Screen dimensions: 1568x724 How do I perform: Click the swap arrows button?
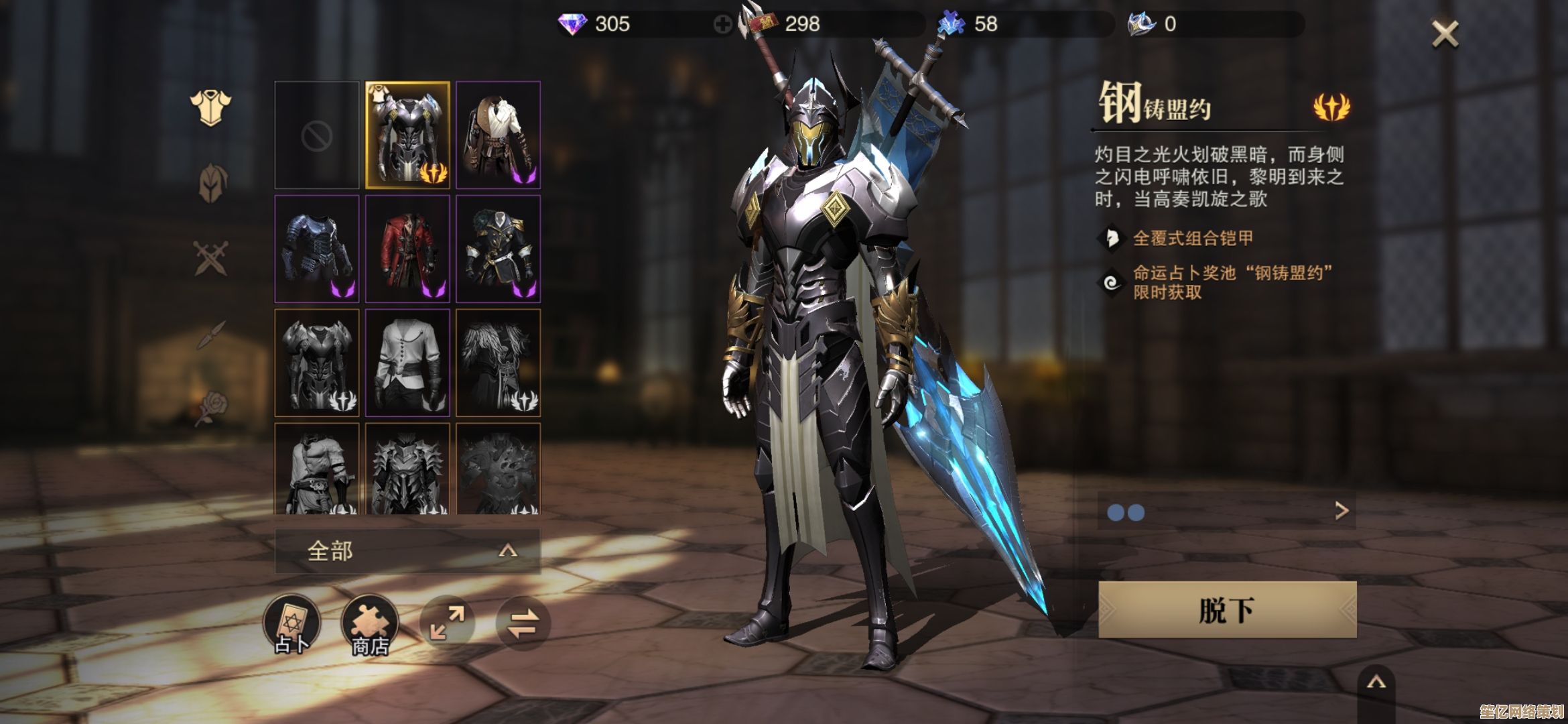coord(523,623)
